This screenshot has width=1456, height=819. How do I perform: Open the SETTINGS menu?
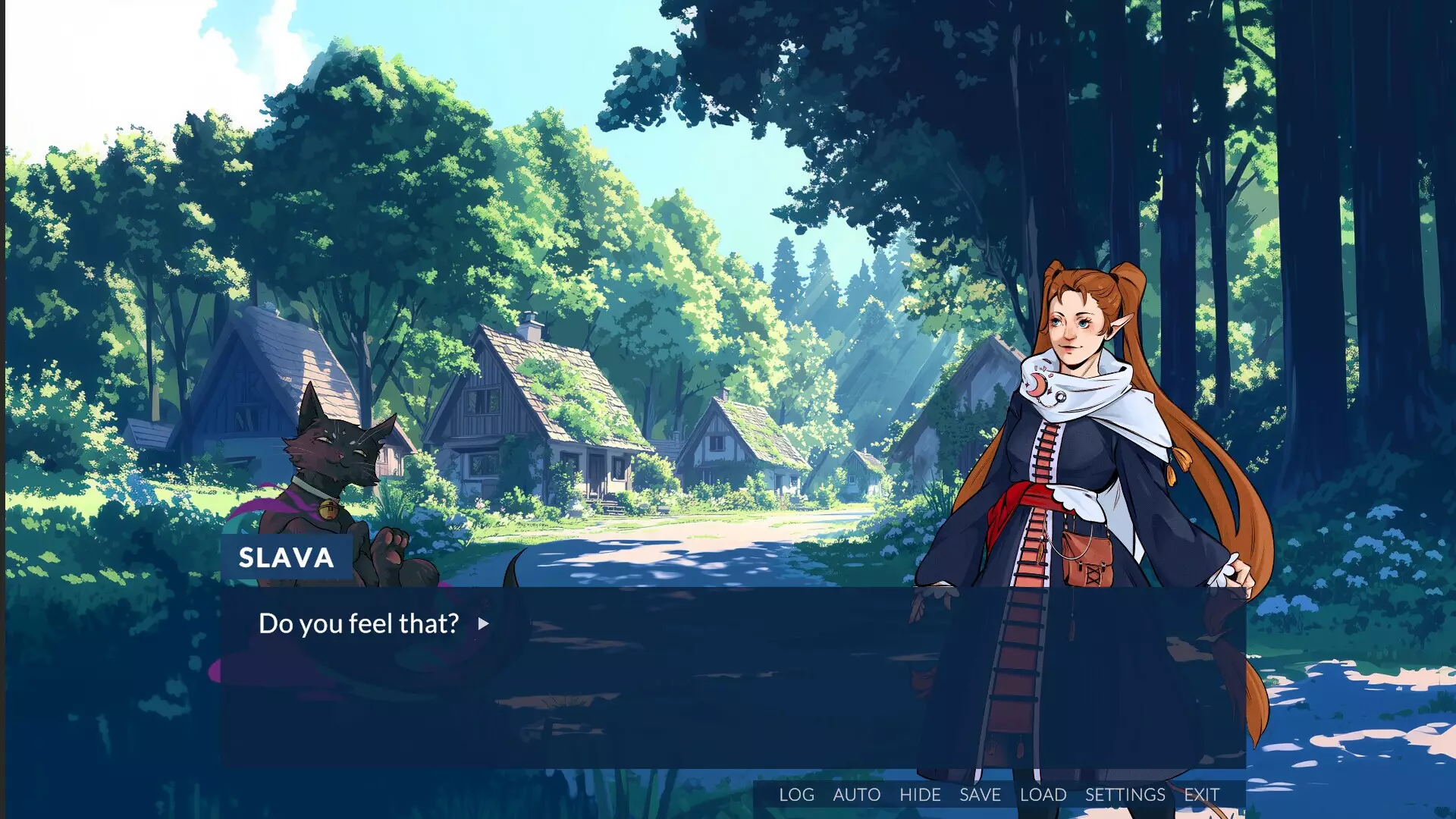pos(1125,795)
